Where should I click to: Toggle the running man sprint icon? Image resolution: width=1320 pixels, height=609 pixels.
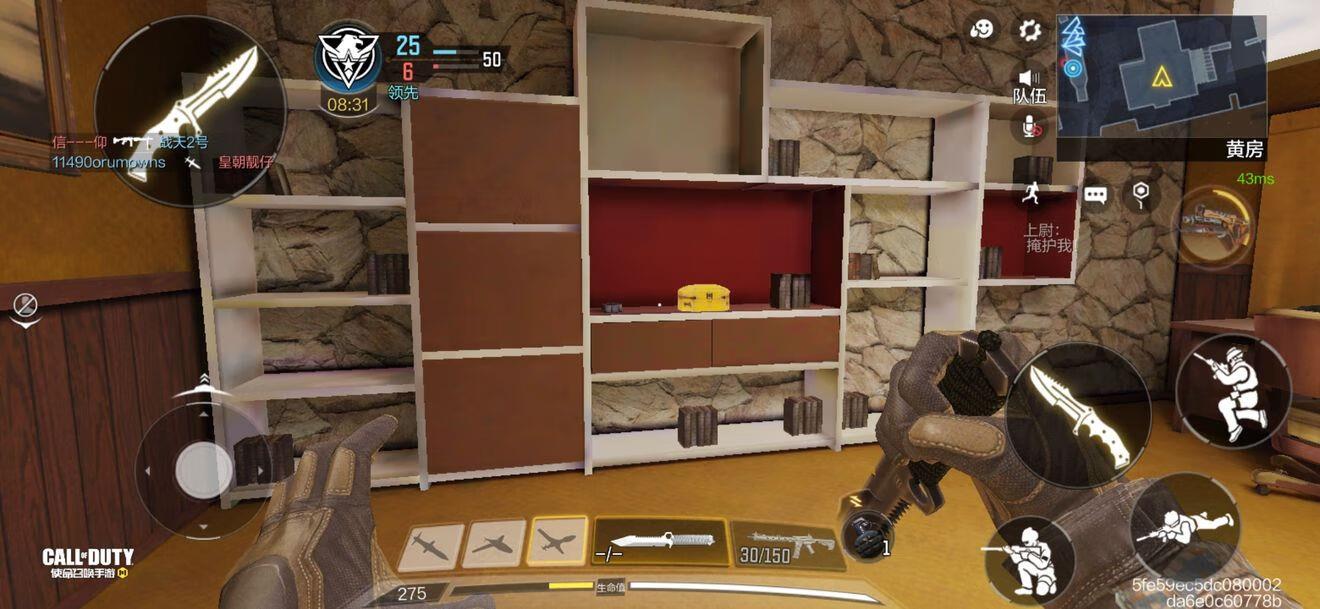tap(1030, 192)
